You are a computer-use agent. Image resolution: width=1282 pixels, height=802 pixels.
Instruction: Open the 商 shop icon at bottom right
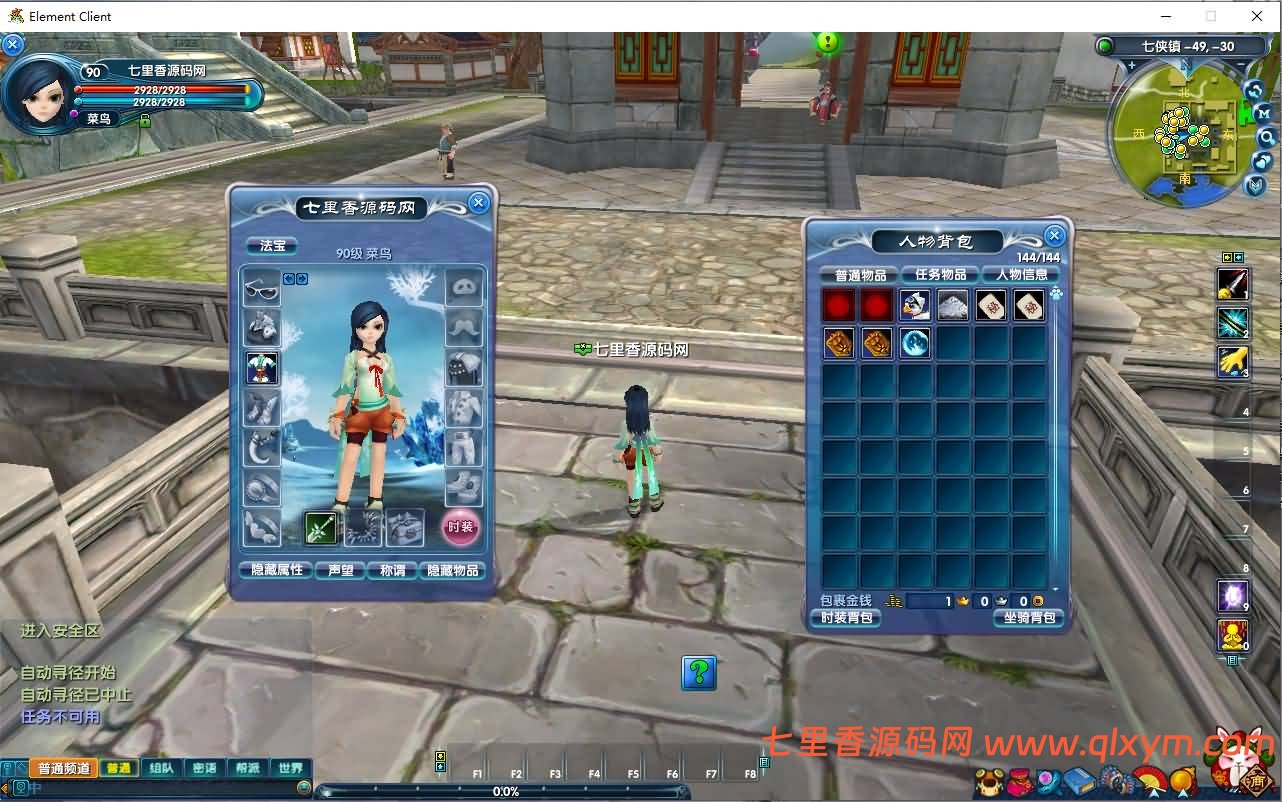click(x=1257, y=781)
